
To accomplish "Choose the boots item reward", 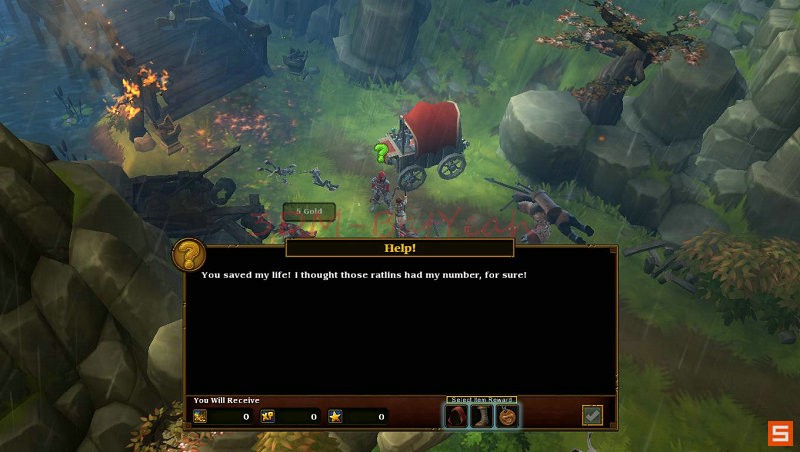I will [x=481, y=415].
